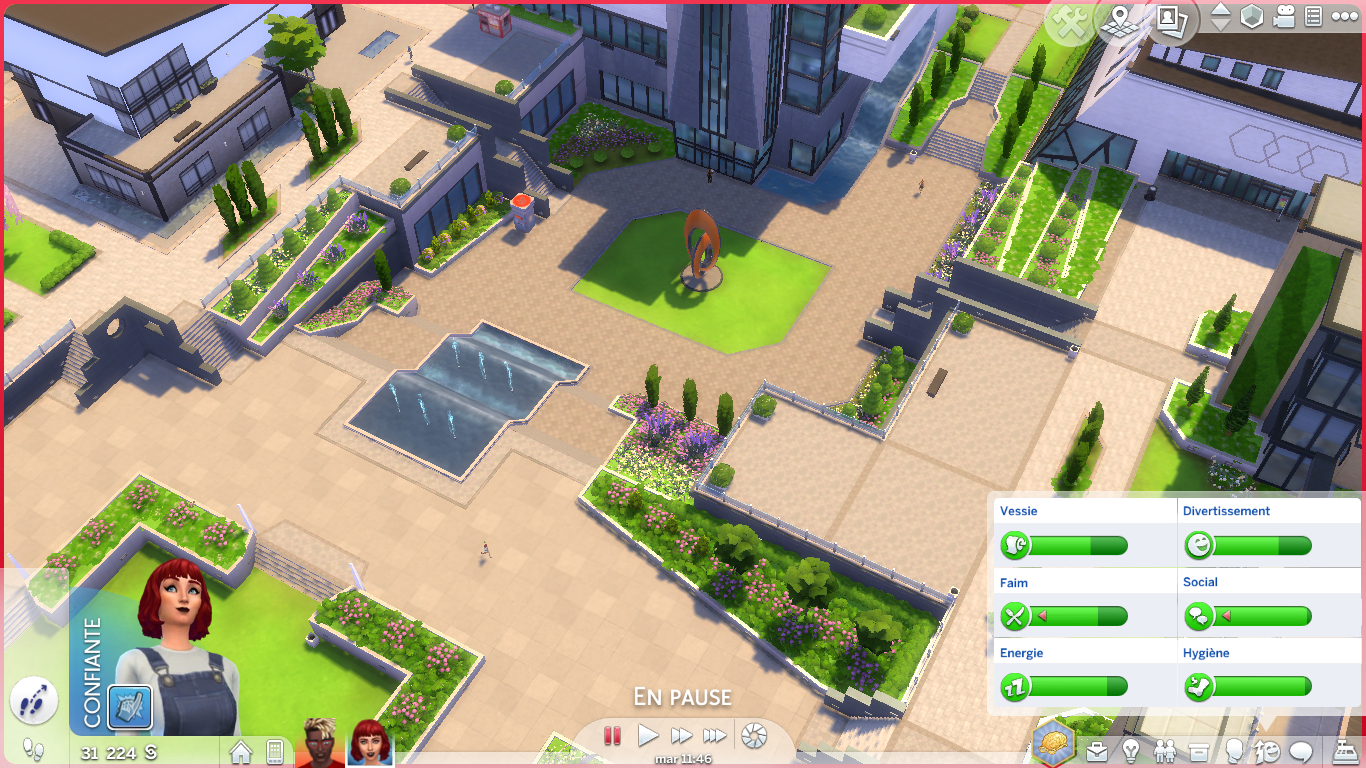Open the game options three-dots menu
Screen dimensions: 1366x768
1345,17
